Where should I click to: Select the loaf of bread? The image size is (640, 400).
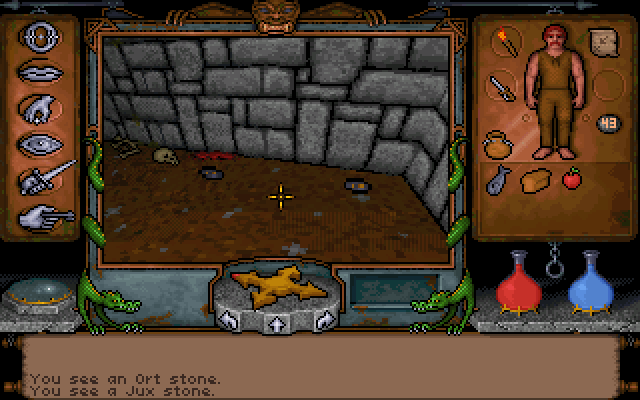point(537,180)
